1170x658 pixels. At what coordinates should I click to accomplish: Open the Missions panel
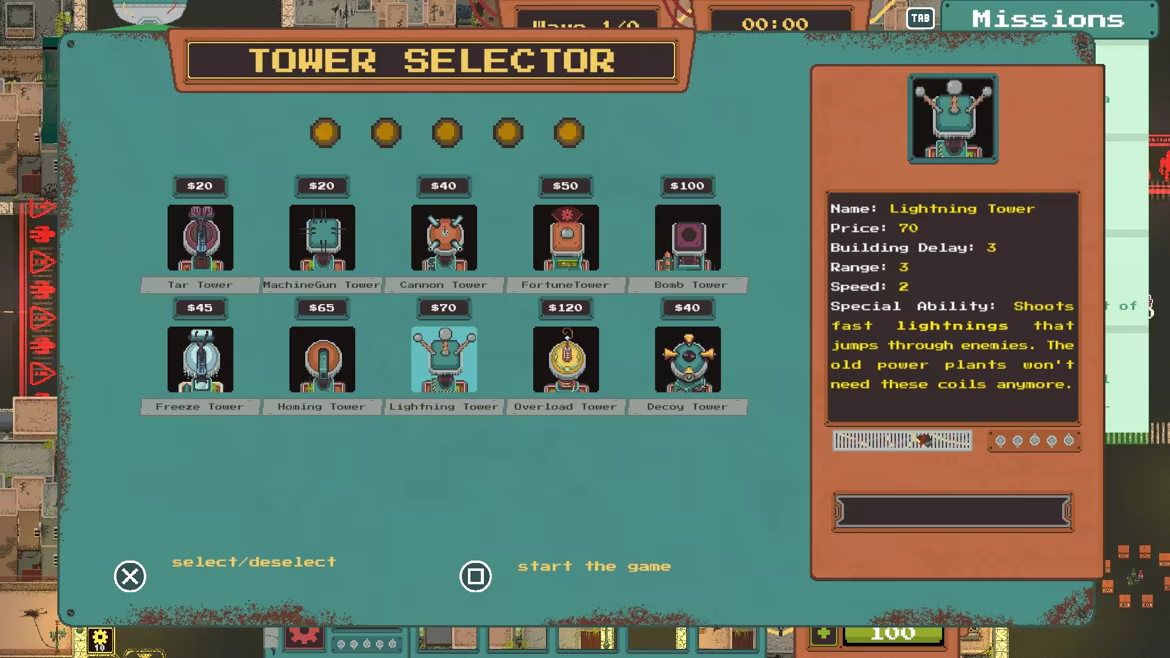point(1047,19)
